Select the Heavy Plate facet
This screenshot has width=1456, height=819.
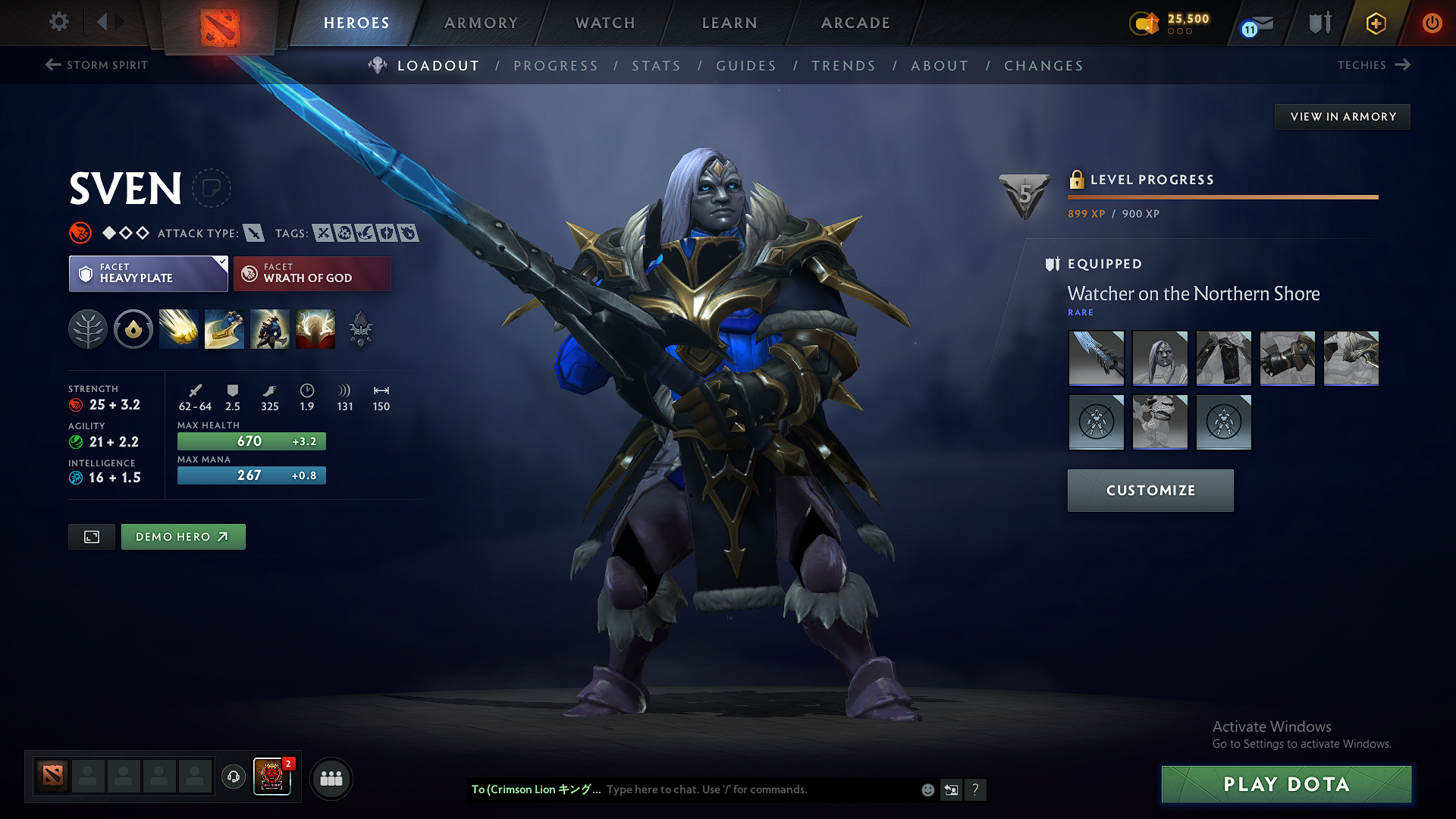coord(148,273)
